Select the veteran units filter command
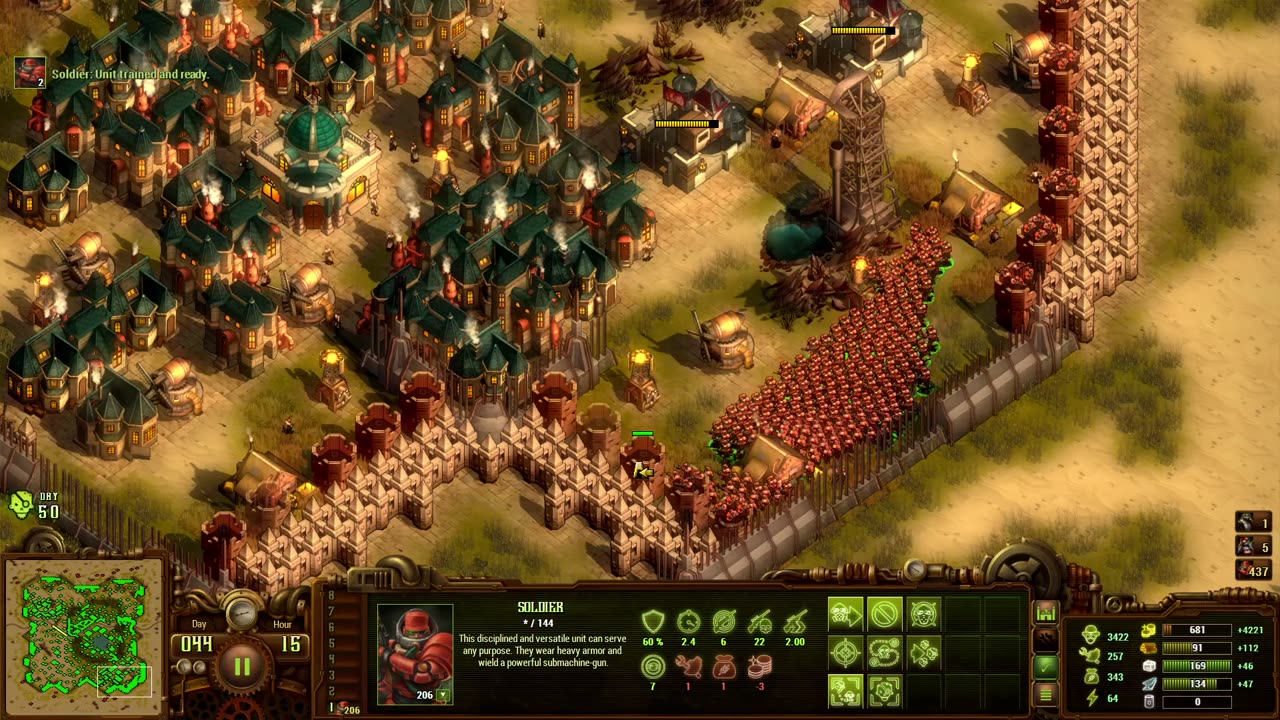 [846, 691]
